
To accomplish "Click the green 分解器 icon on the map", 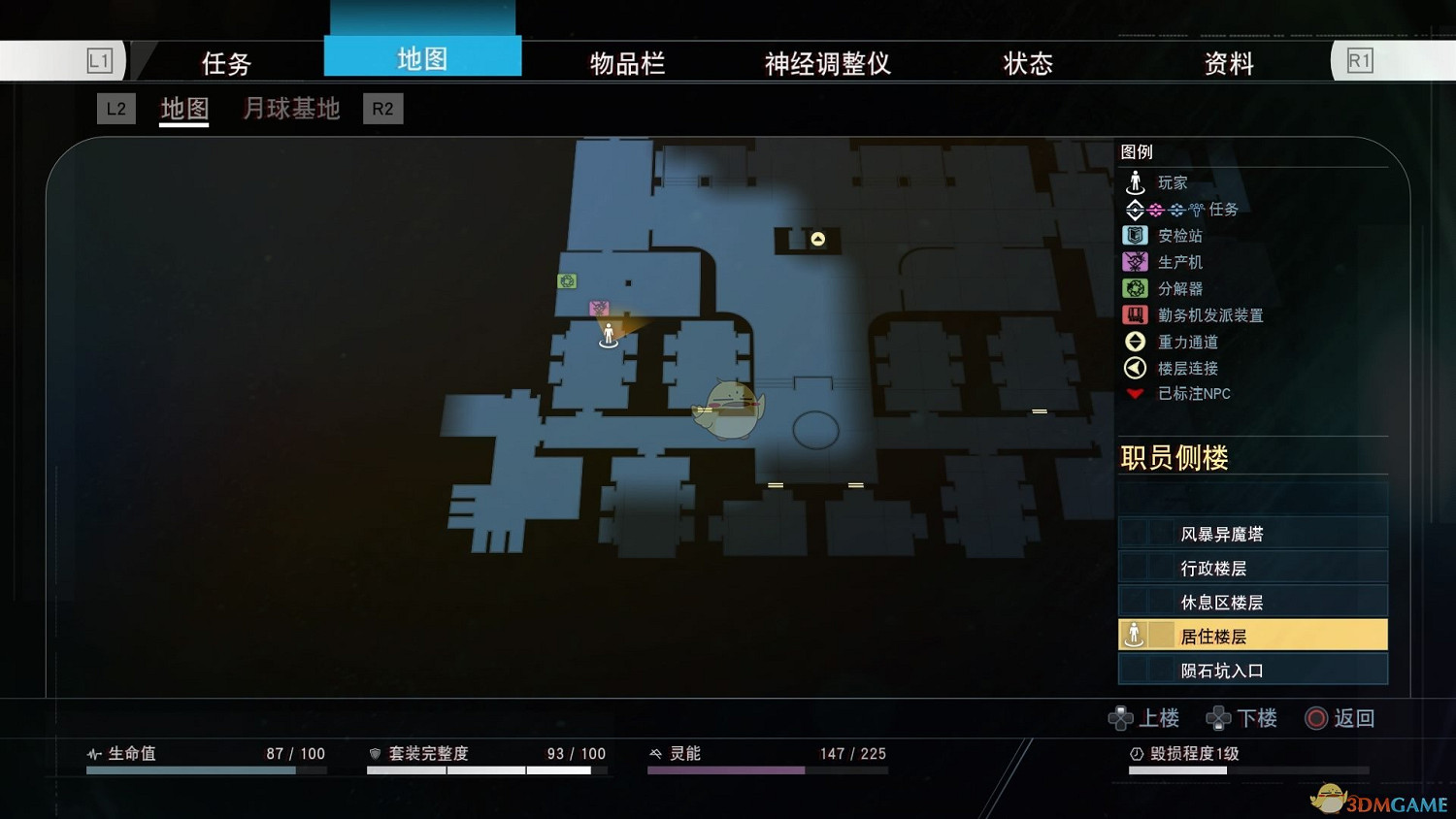I will pos(566,282).
